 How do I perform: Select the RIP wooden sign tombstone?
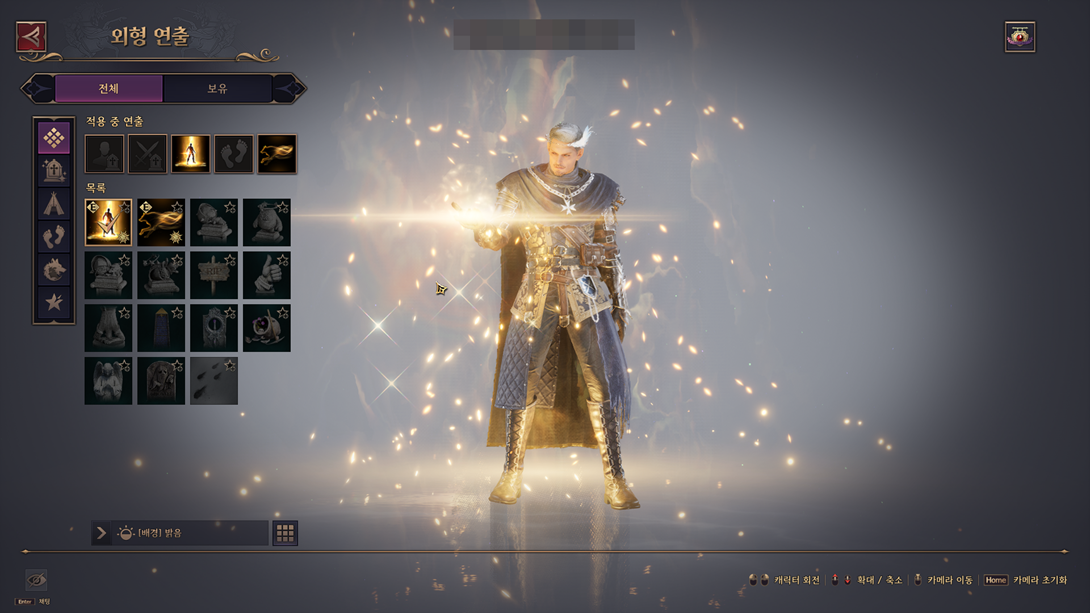pyautogui.click(x=214, y=275)
